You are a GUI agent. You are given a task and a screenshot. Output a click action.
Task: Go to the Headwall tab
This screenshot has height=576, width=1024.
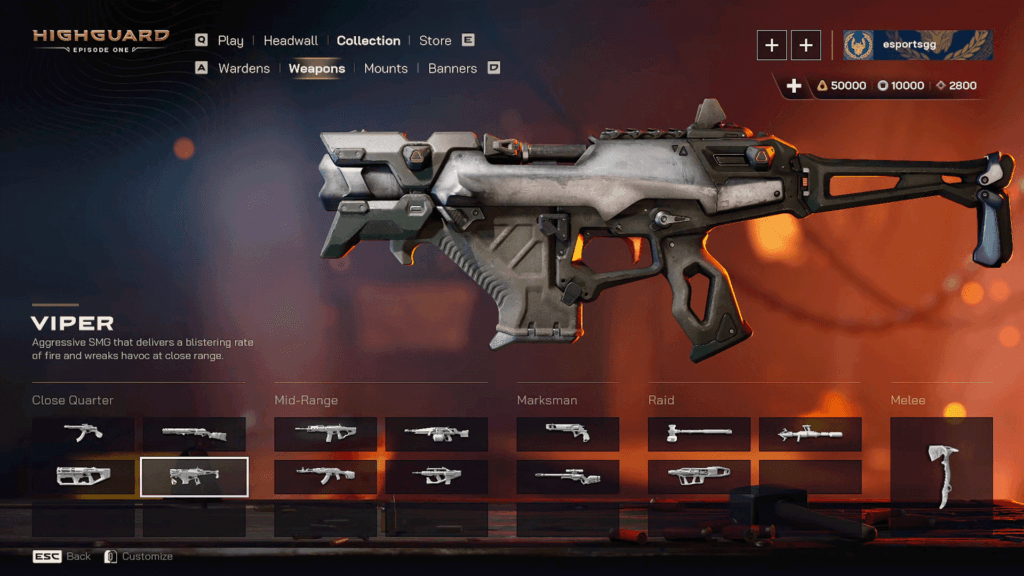pos(291,41)
